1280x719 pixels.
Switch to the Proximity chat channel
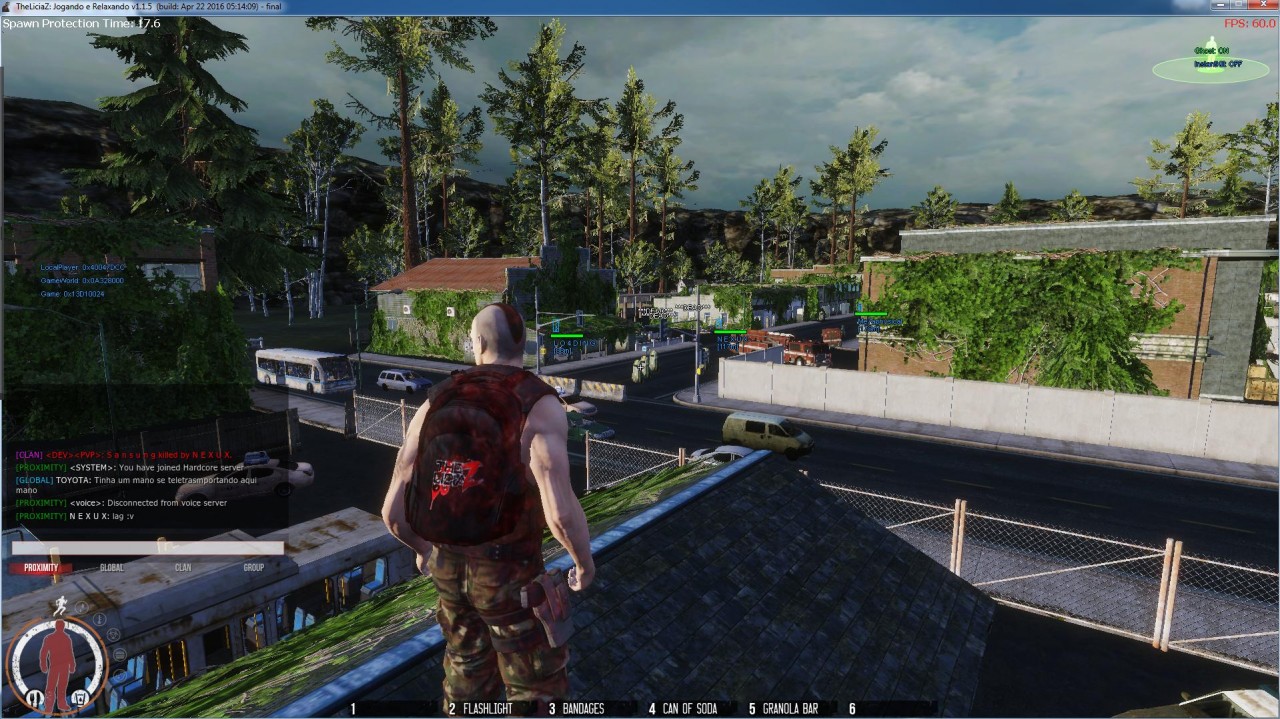pos(41,568)
